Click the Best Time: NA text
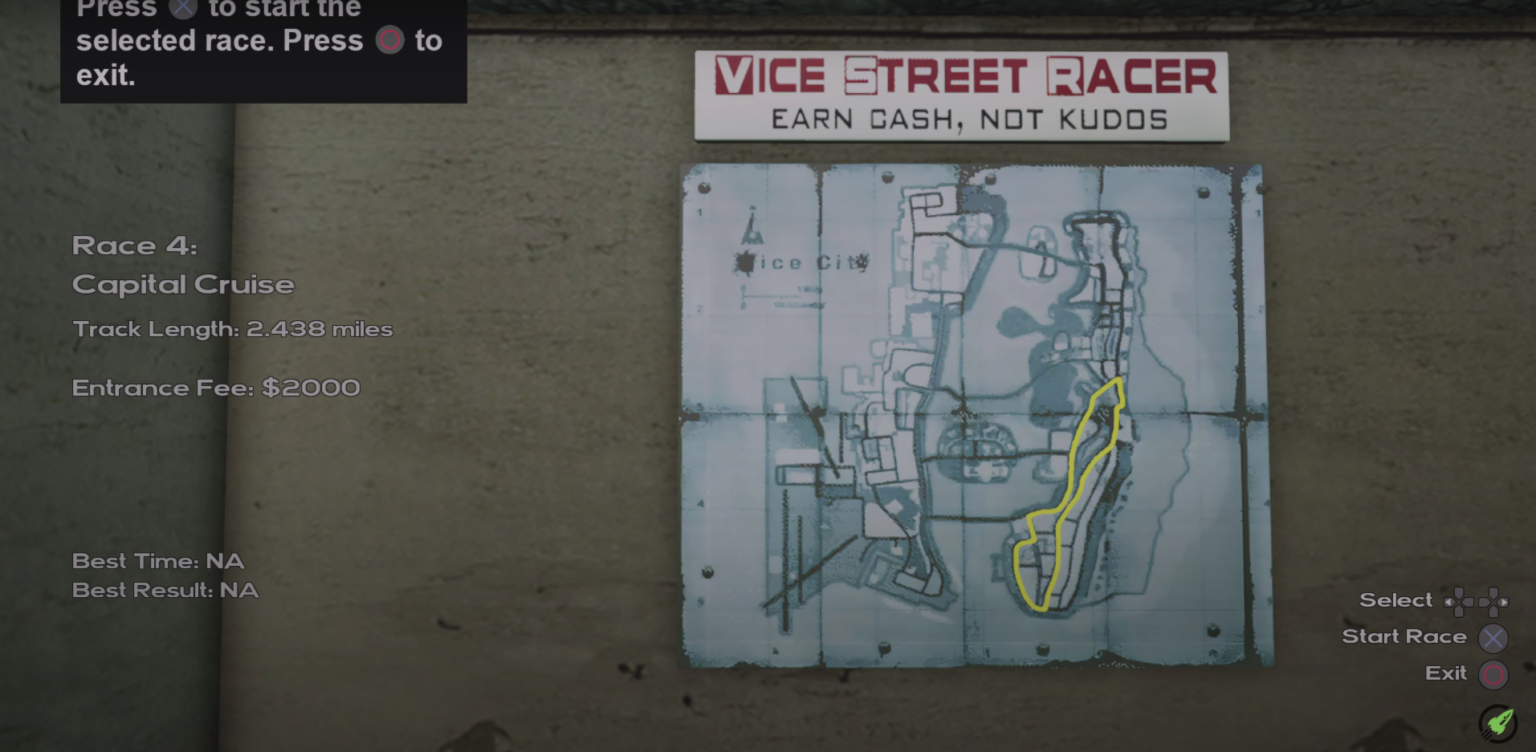This screenshot has height=752, width=1536. (157, 561)
